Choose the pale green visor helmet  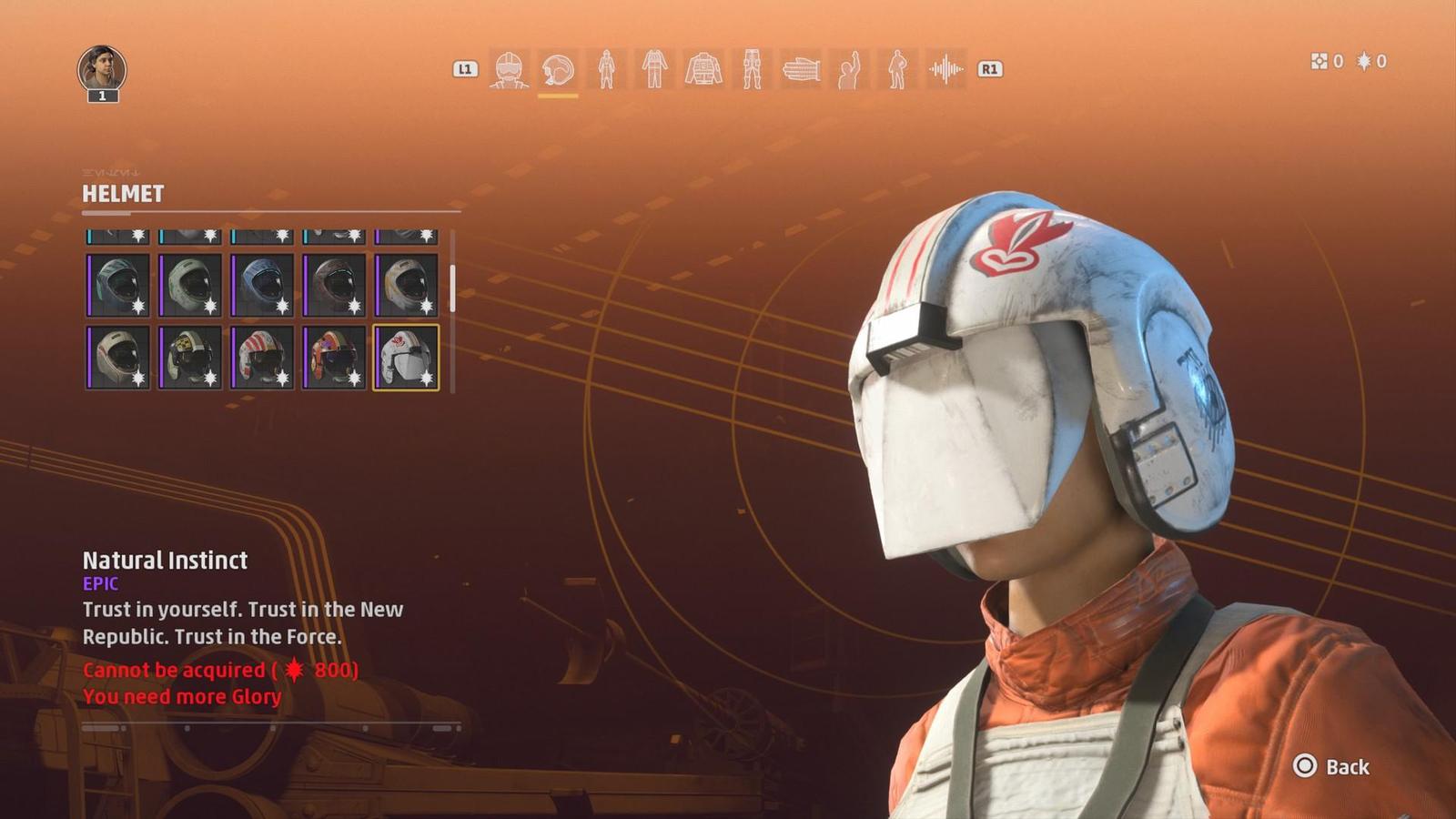point(190,286)
